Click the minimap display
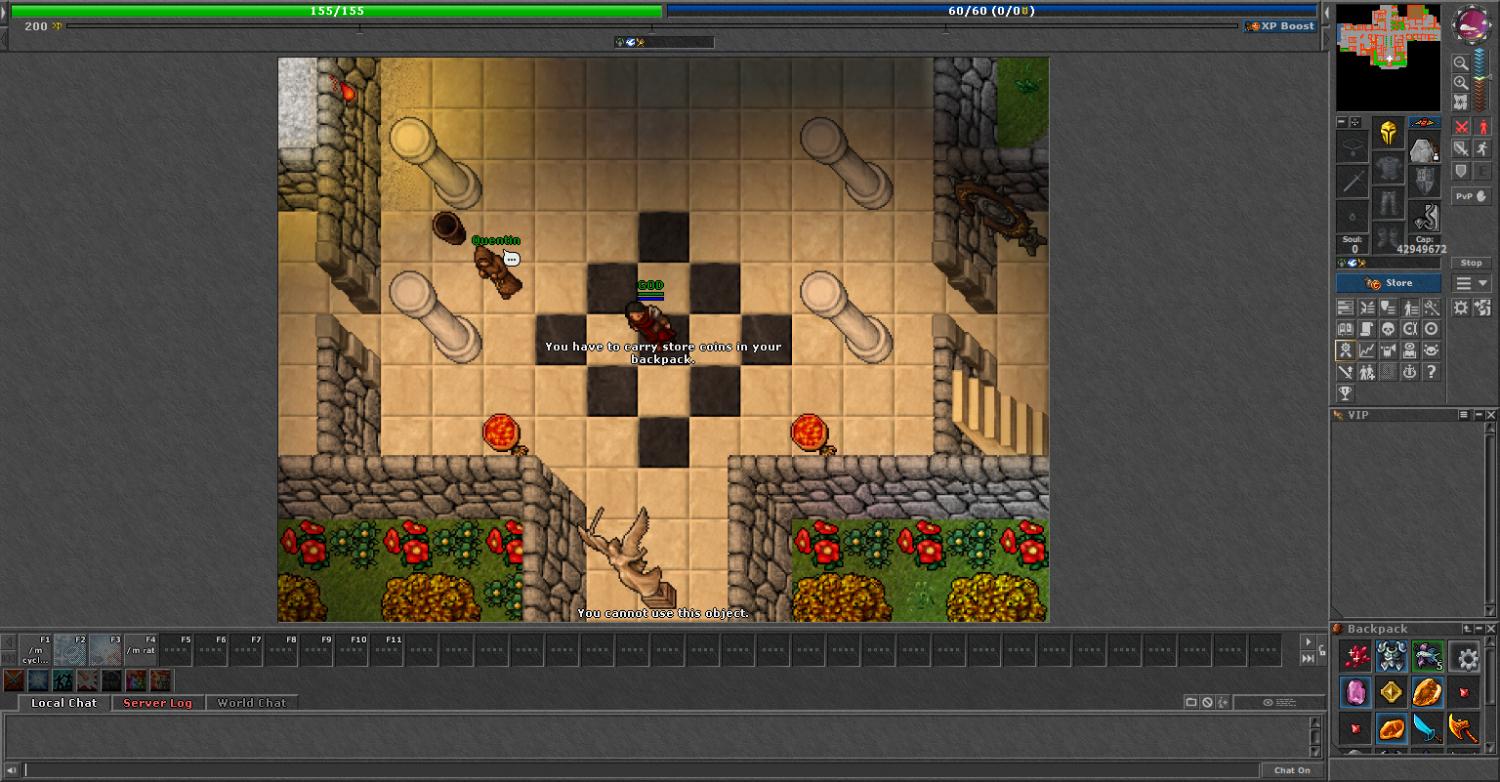Screen dimensions: 1500x782 coord(1388,57)
